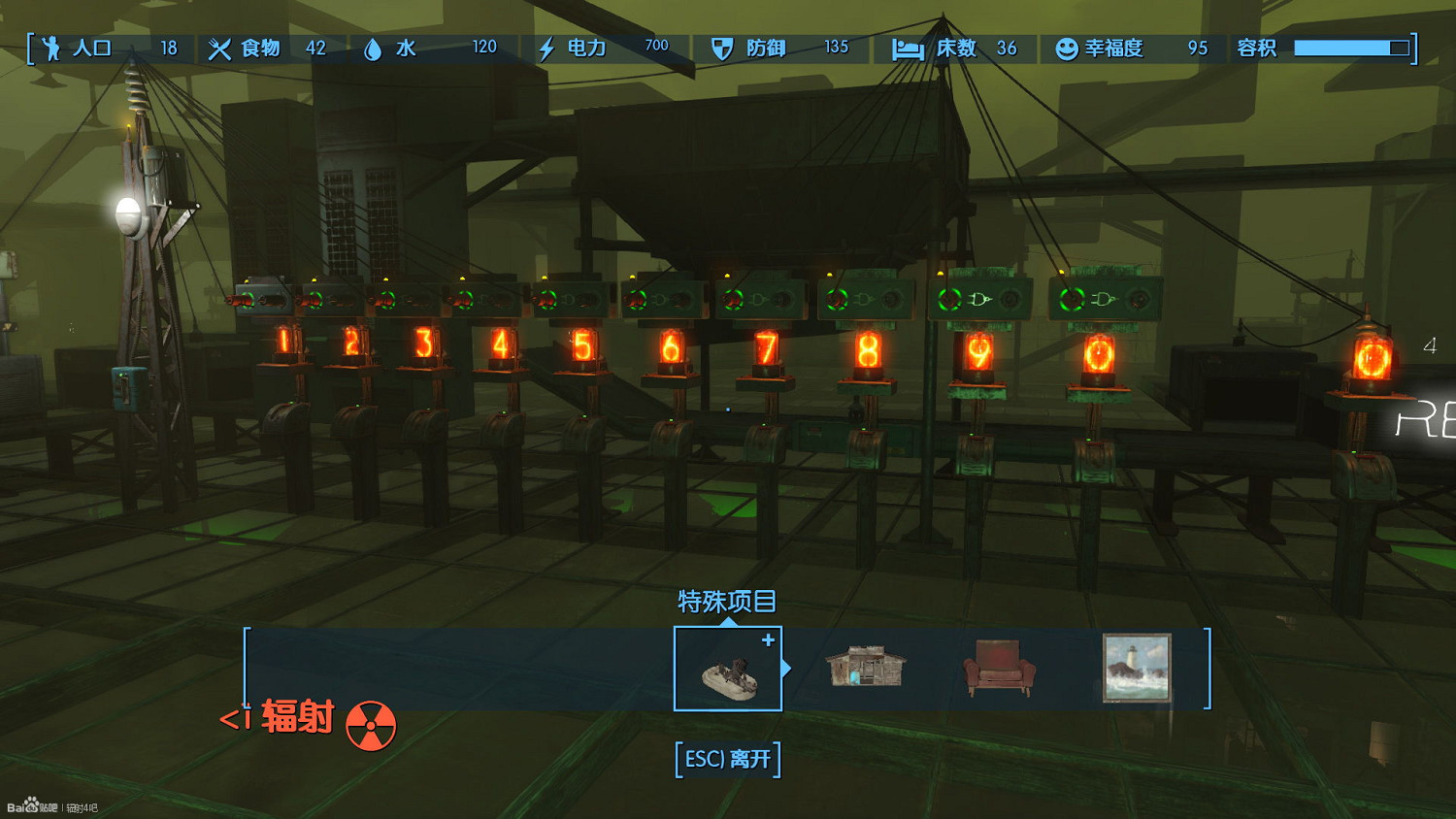This screenshot has height=819, width=1456.
Task: Choose the wooden shack structure category
Action: [865, 668]
